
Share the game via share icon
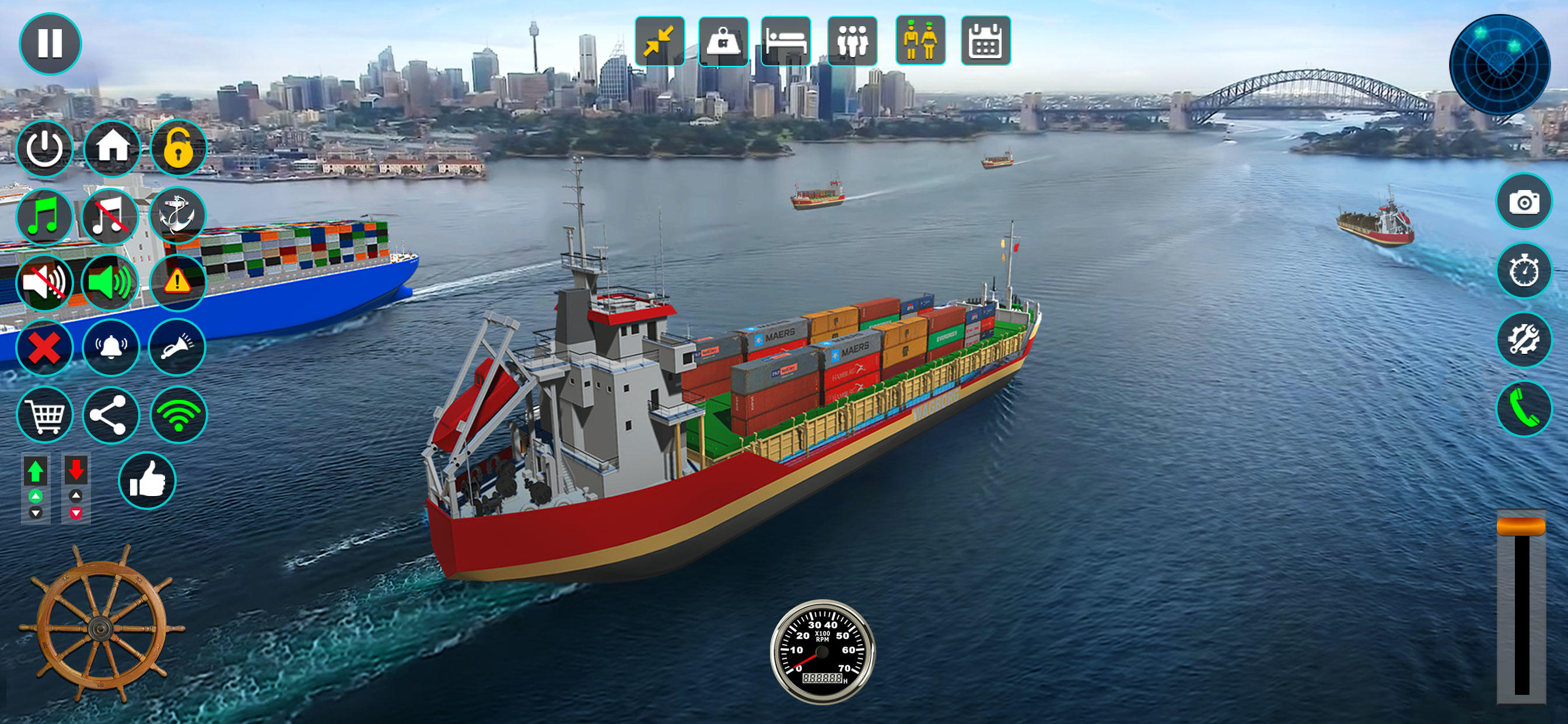pos(111,414)
